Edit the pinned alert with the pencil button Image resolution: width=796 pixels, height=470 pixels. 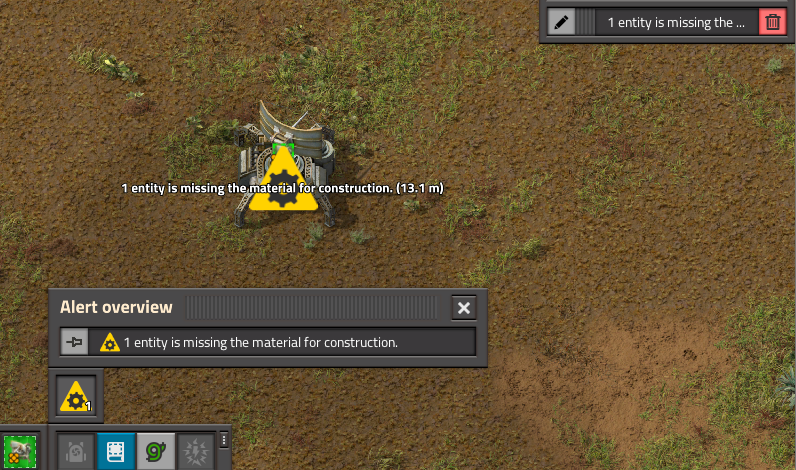[562, 22]
